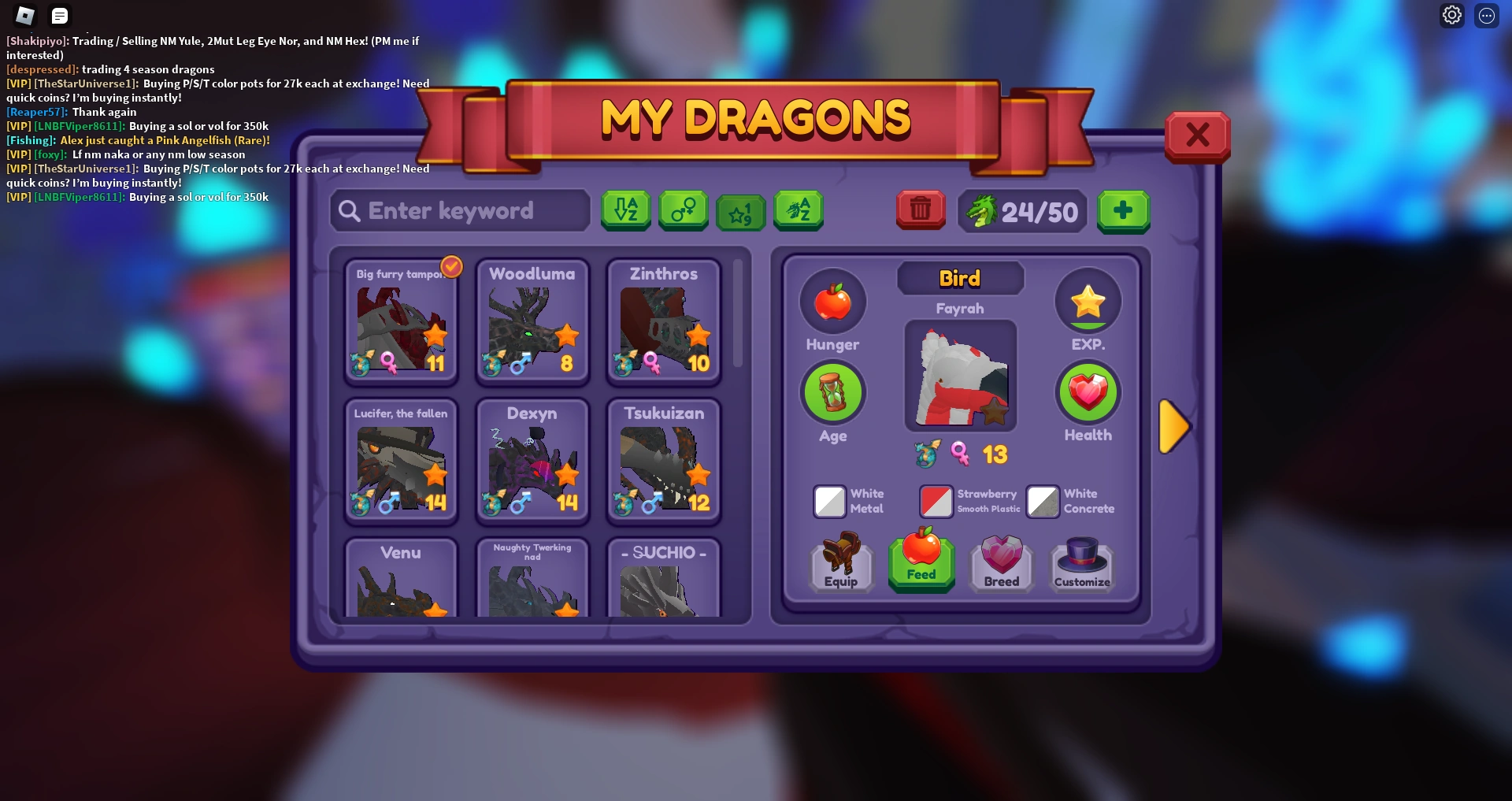This screenshot has height=801, width=1512.
Task: Open the chat panel icon at top left
Action: click(x=59, y=15)
